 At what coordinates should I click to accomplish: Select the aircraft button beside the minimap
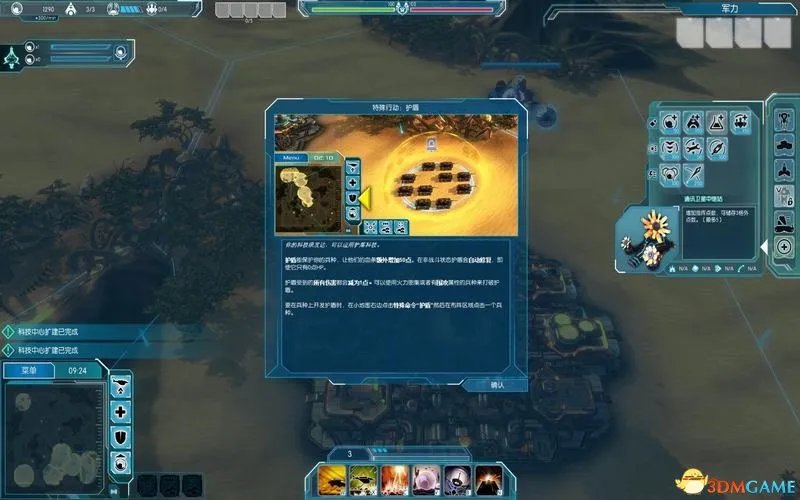tap(121, 386)
